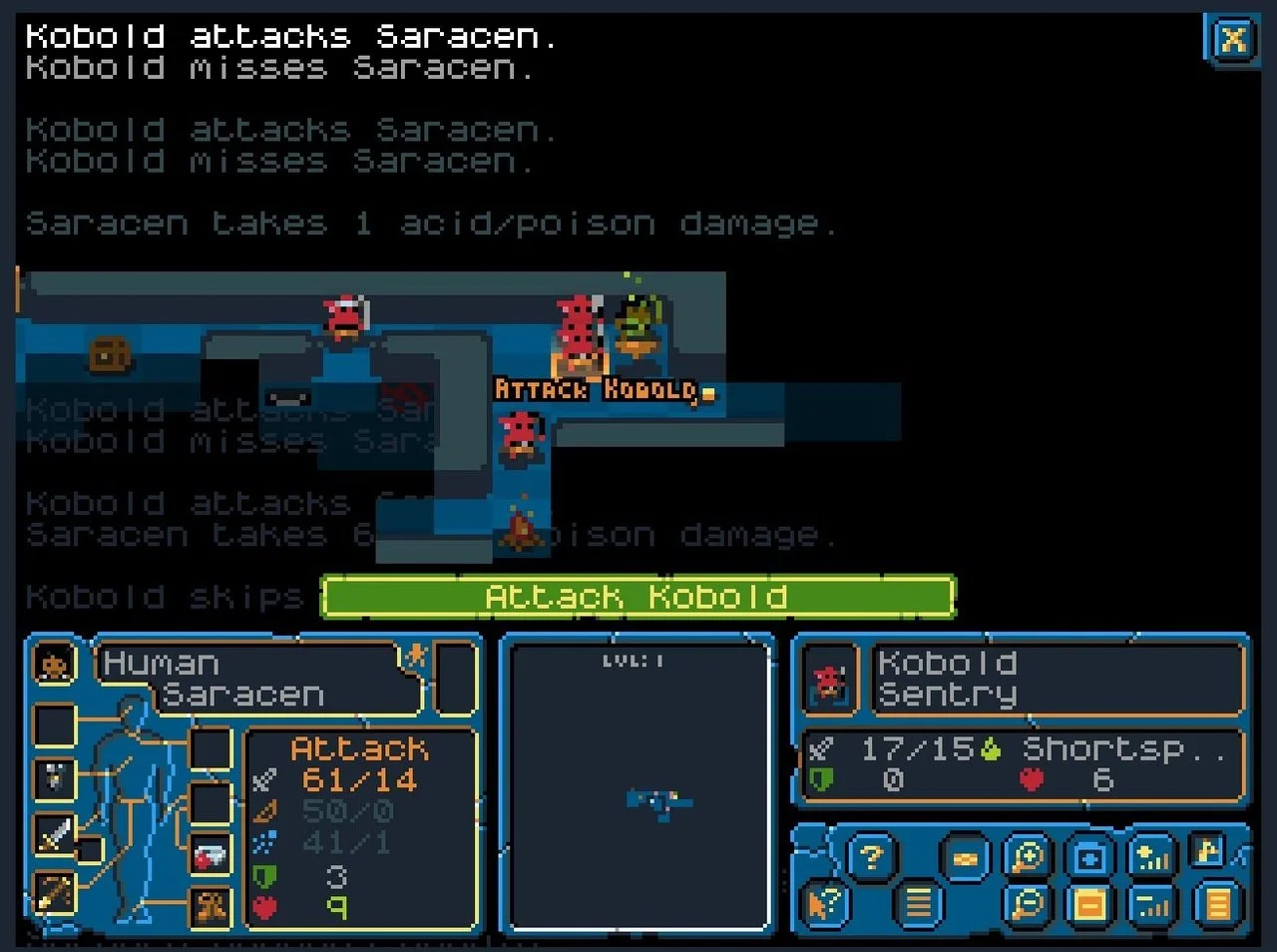Click the meat rations inventory slot

click(x=210, y=856)
